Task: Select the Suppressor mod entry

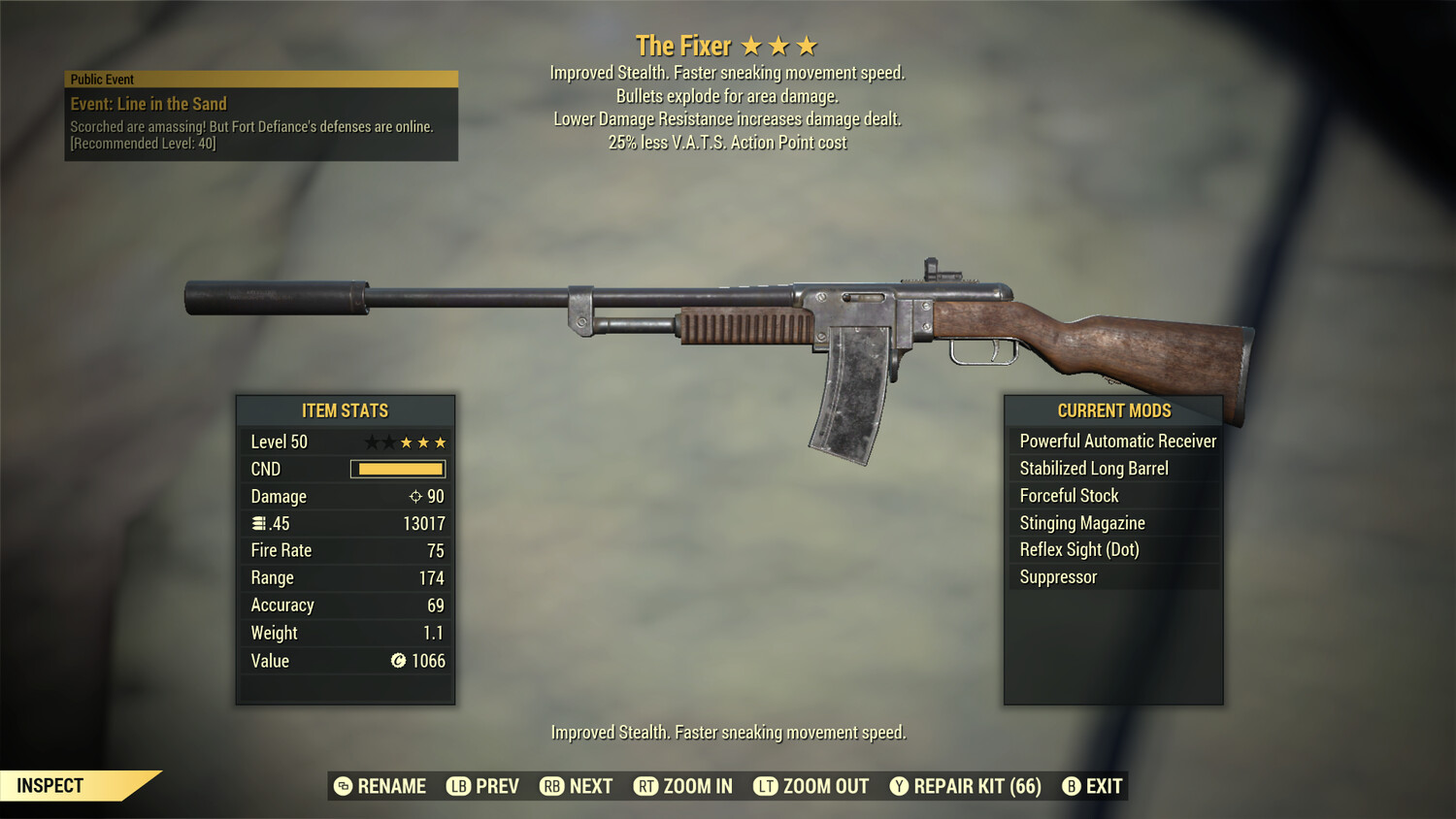Action: coord(1057,576)
